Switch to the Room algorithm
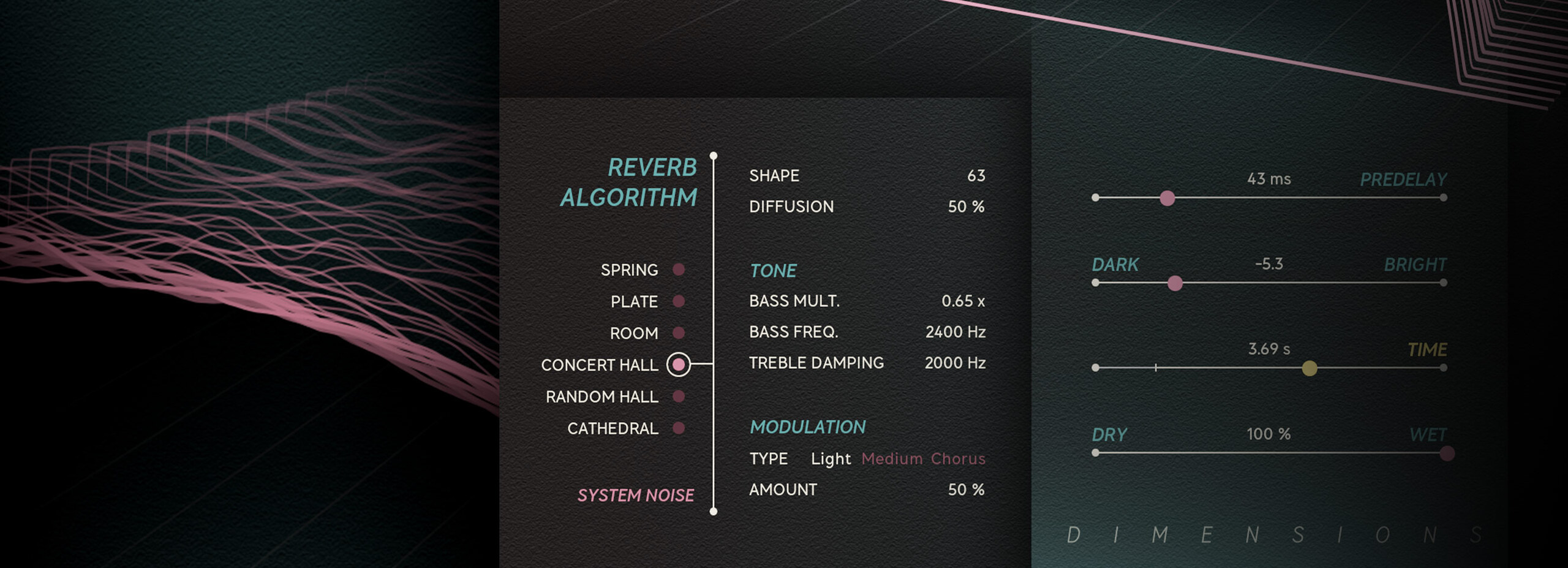The image size is (1568, 568). (x=678, y=333)
